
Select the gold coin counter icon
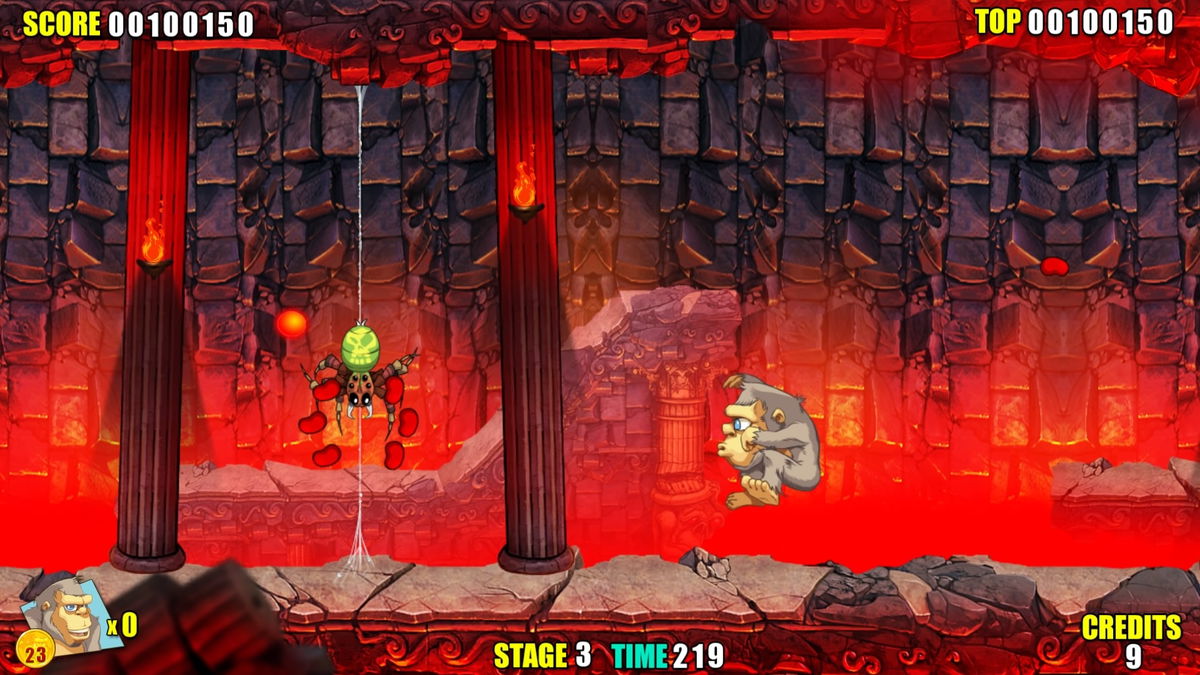coord(36,653)
